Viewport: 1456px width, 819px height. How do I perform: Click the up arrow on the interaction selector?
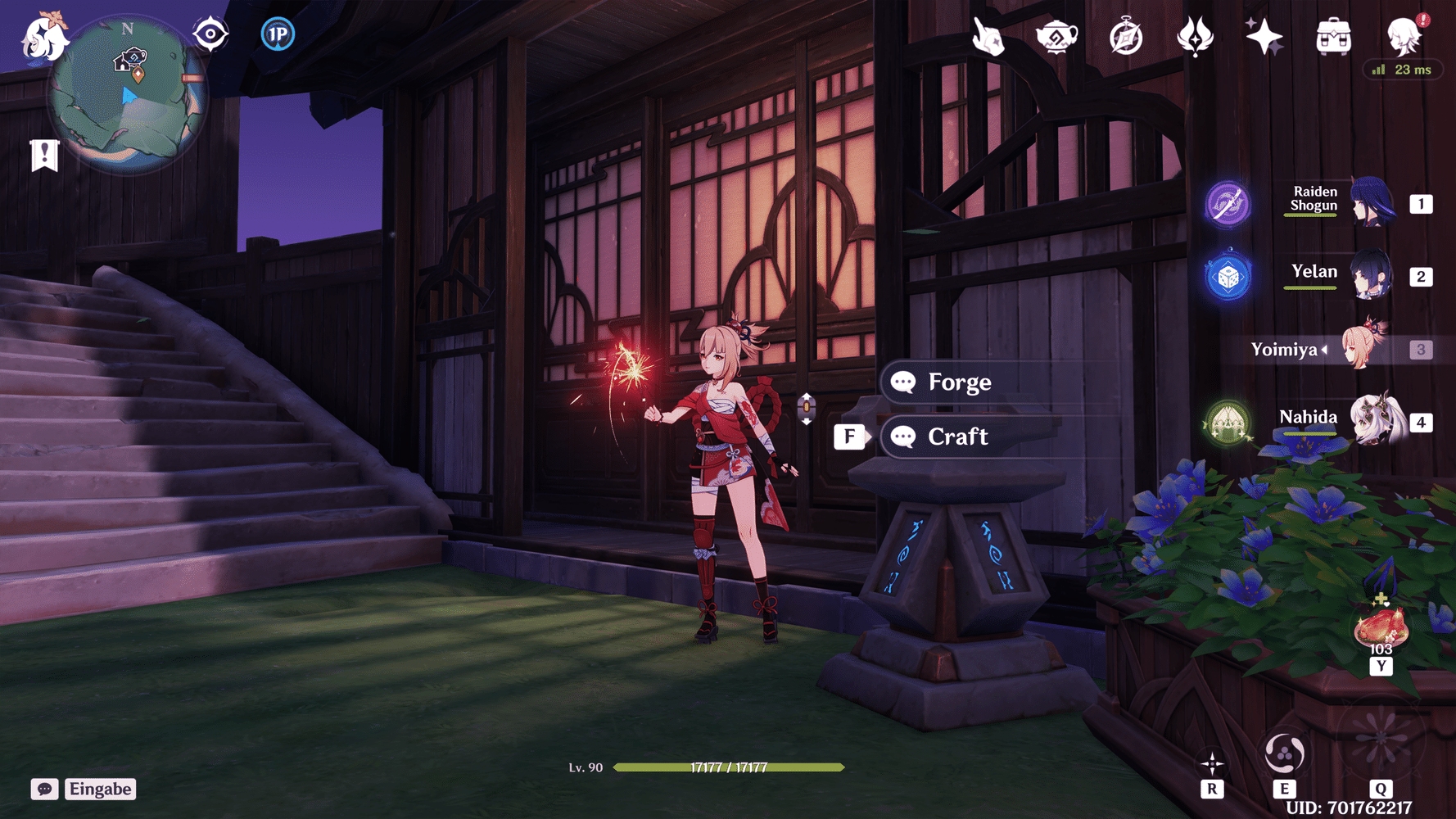point(807,397)
